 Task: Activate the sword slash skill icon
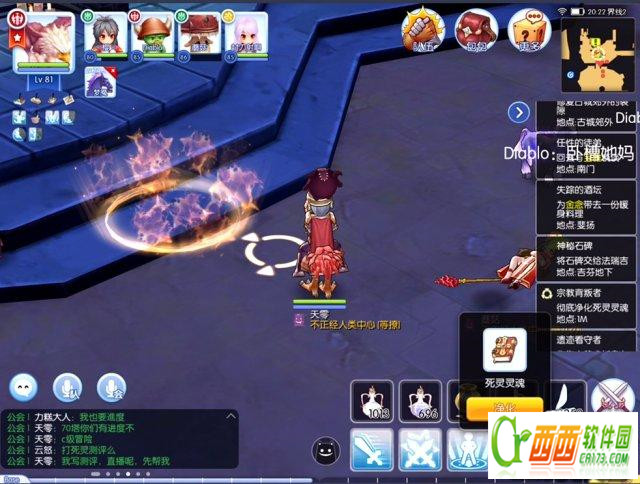point(371,450)
